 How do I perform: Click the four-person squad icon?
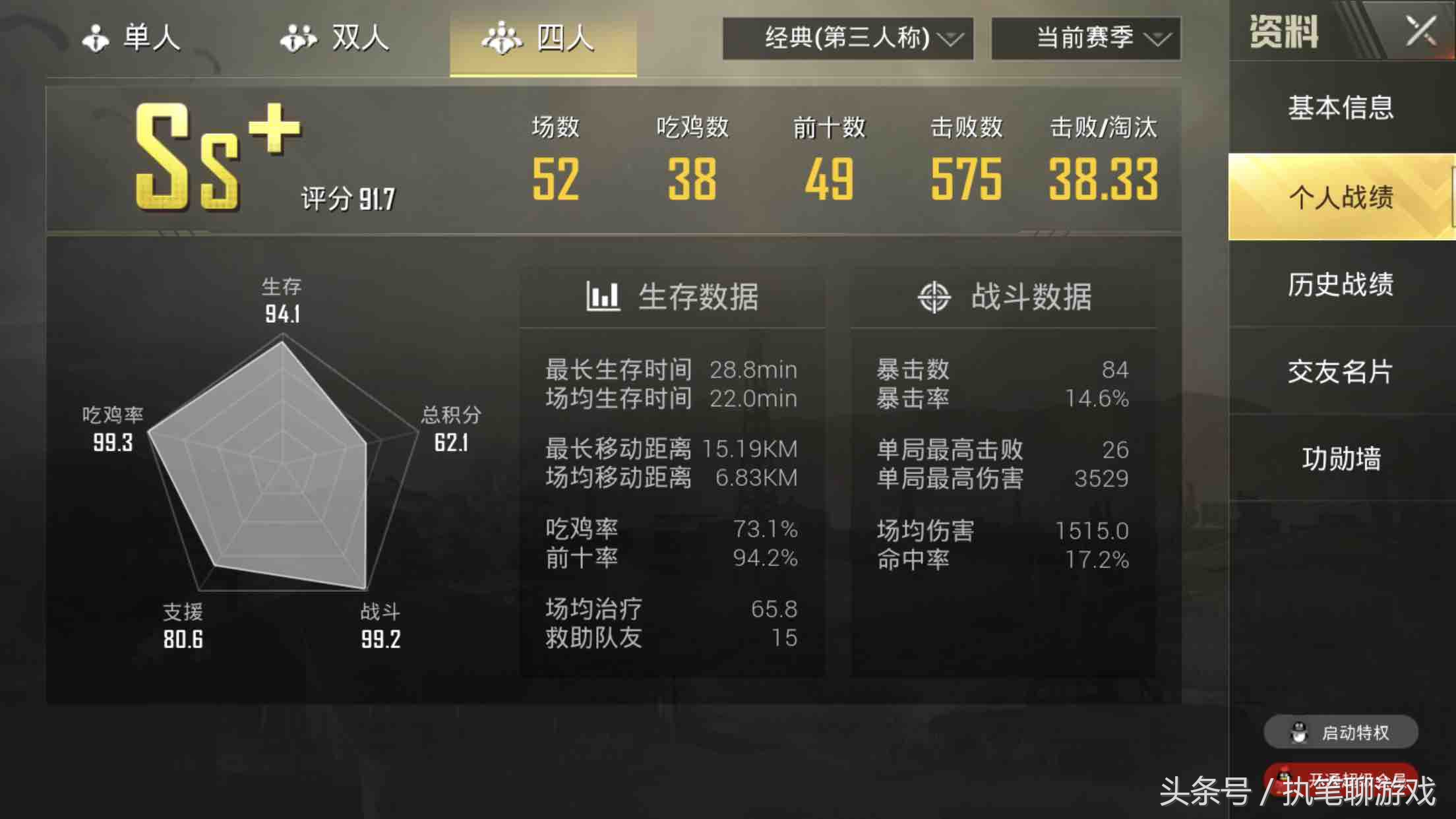[x=502, y=38]
